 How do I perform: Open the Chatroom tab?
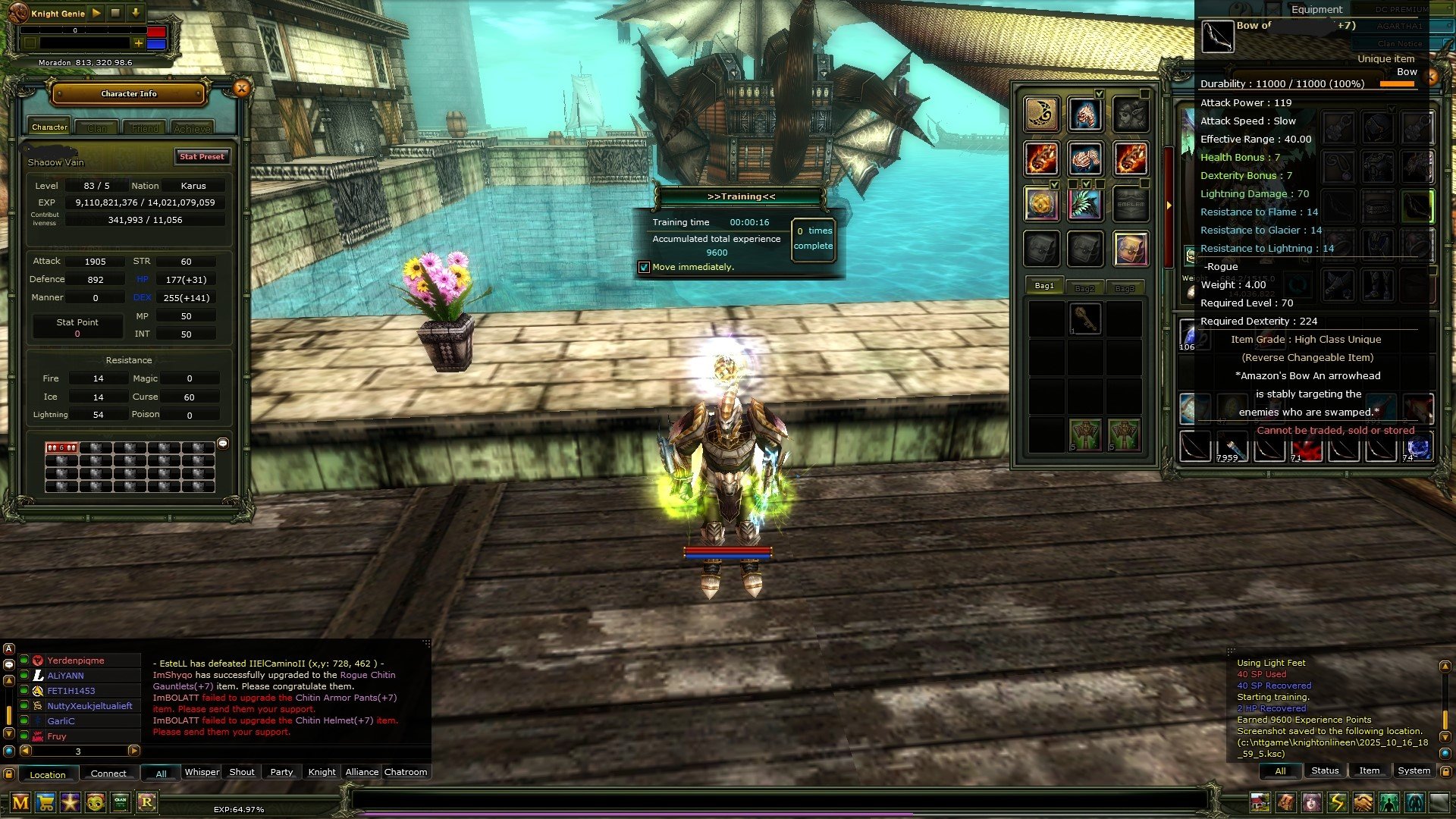coord(406,772)
